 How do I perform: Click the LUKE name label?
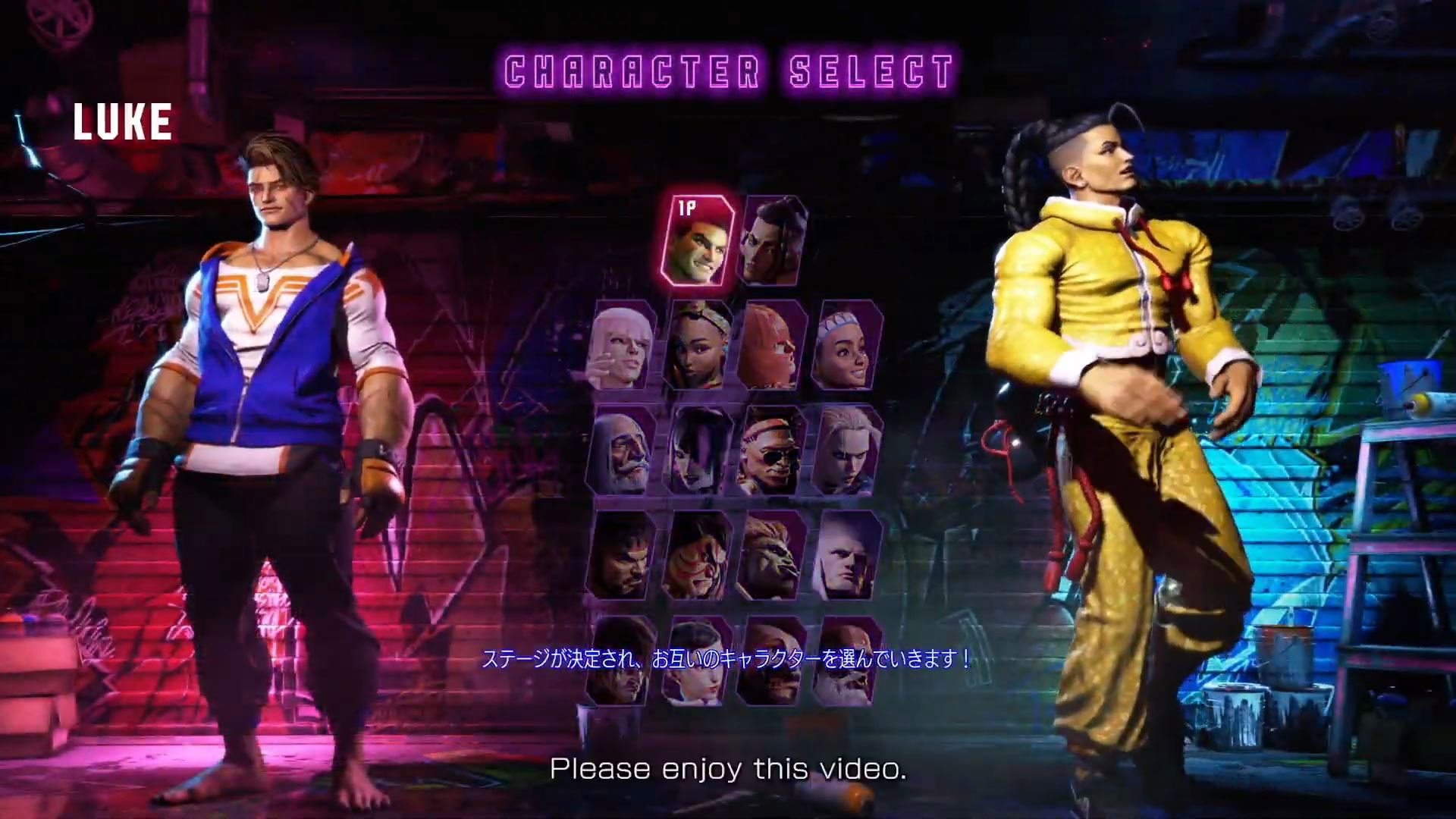click(x=124, y=121)
